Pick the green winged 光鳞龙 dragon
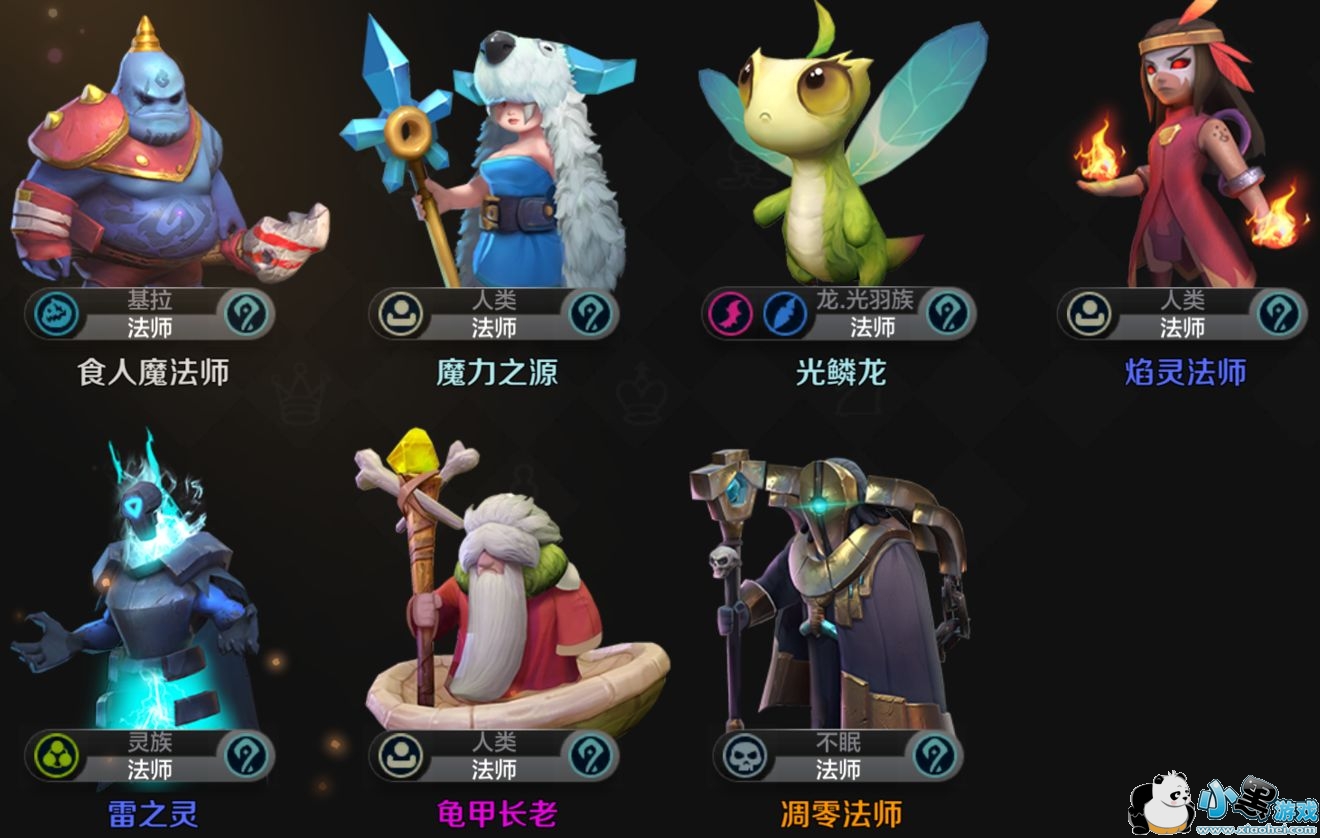 tap(840, 160)
